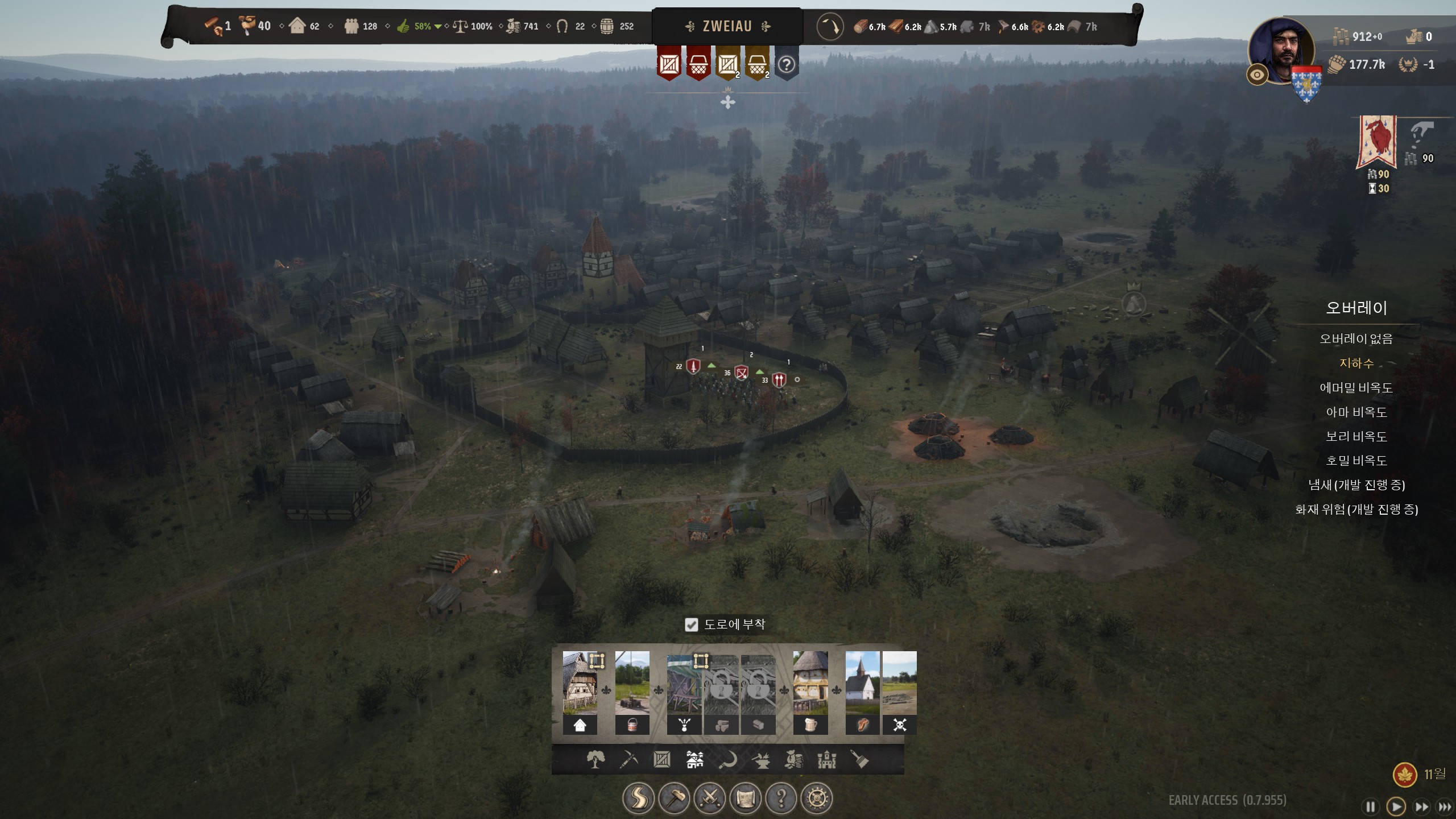Open the ship wheel settings button
This screenshot has height=819, width=1456.
[x=817, y=799]
